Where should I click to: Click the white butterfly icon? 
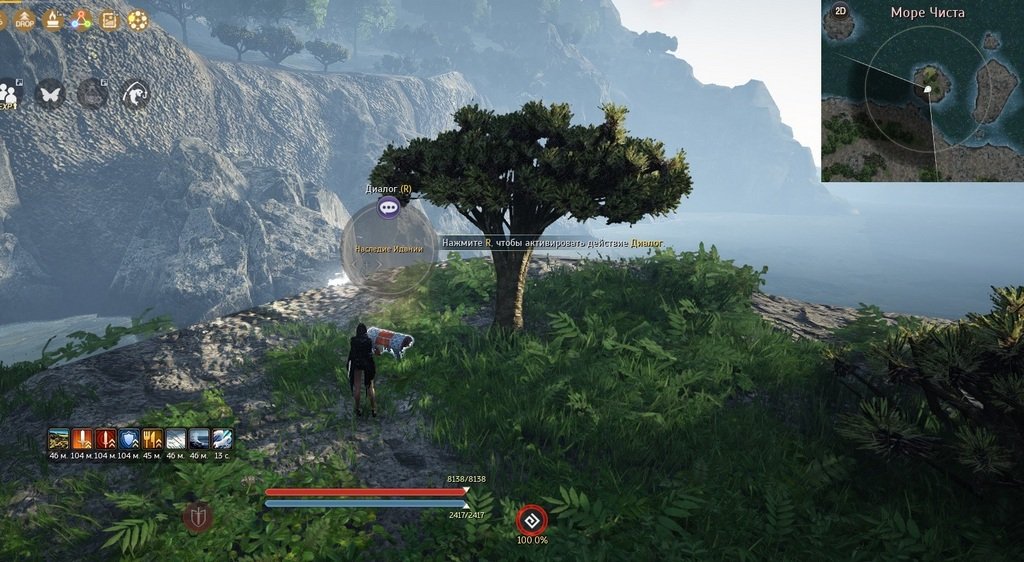tap(49, 93)
